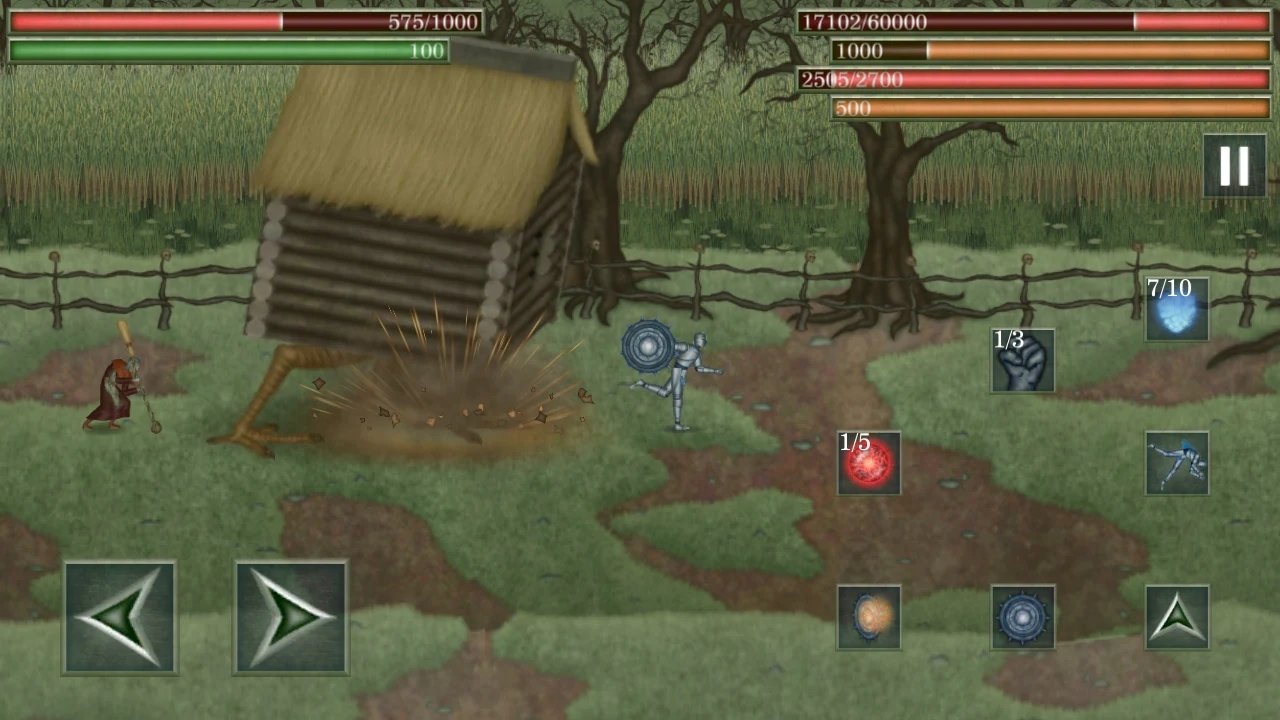Launch the orange fireball skill
The image size is (1280, 720).
[x=868, y=618]
